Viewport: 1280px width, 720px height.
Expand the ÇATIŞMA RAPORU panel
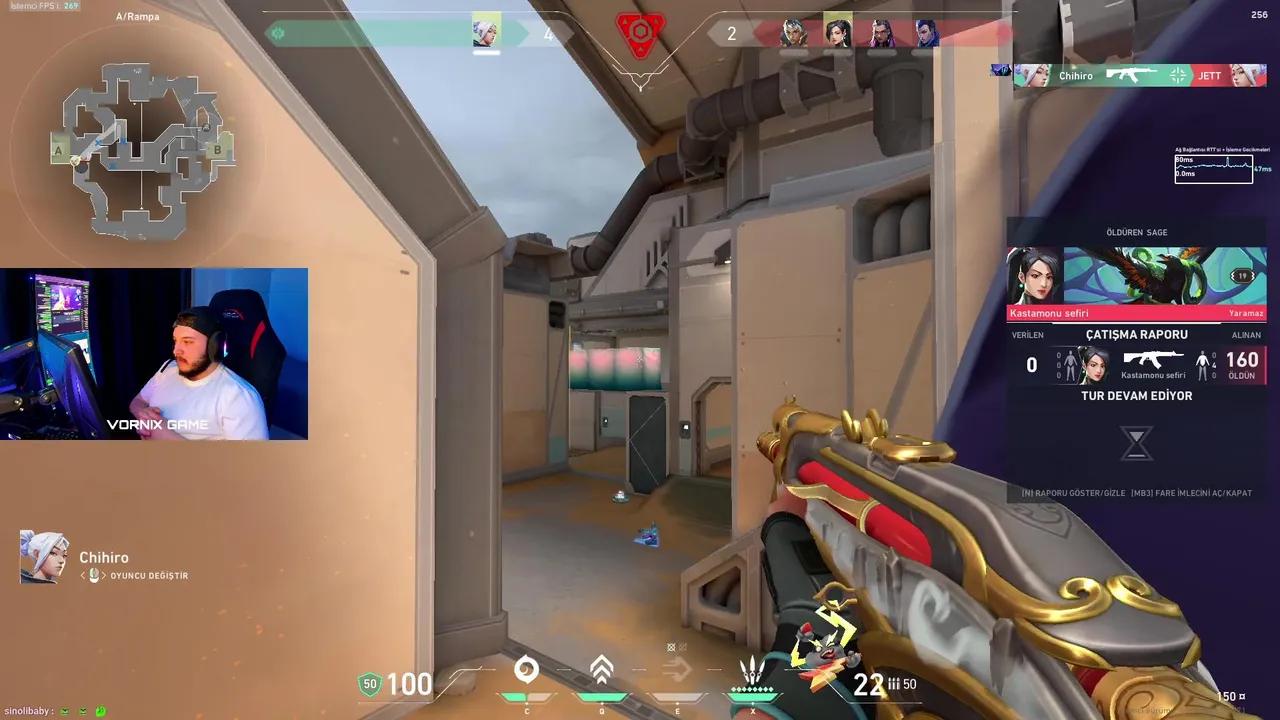1137,334
